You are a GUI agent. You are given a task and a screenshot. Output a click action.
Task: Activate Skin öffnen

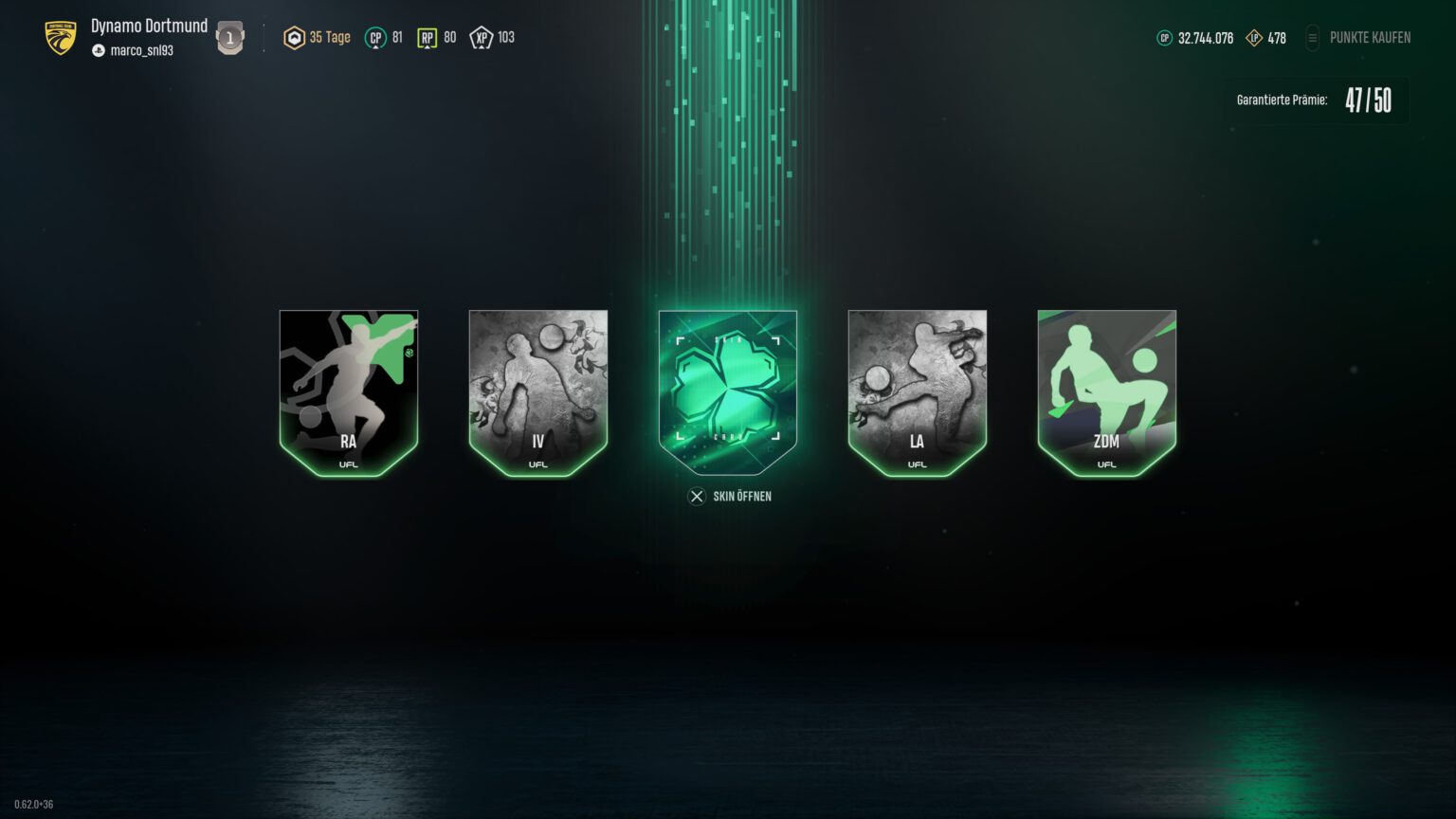tap(728, 496)
